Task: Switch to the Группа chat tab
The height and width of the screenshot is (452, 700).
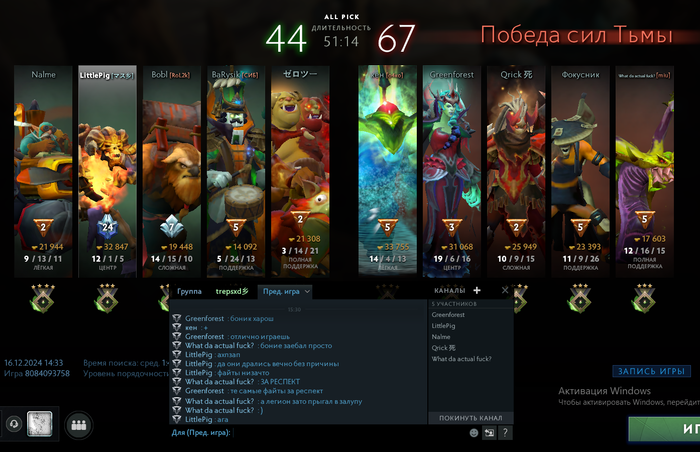Action: (x=189, y=291)
